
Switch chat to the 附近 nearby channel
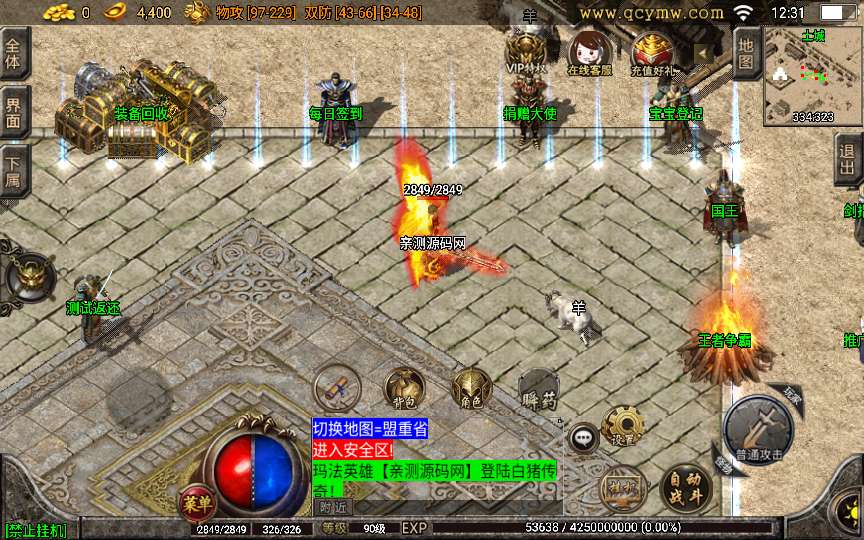coord(334,507)
